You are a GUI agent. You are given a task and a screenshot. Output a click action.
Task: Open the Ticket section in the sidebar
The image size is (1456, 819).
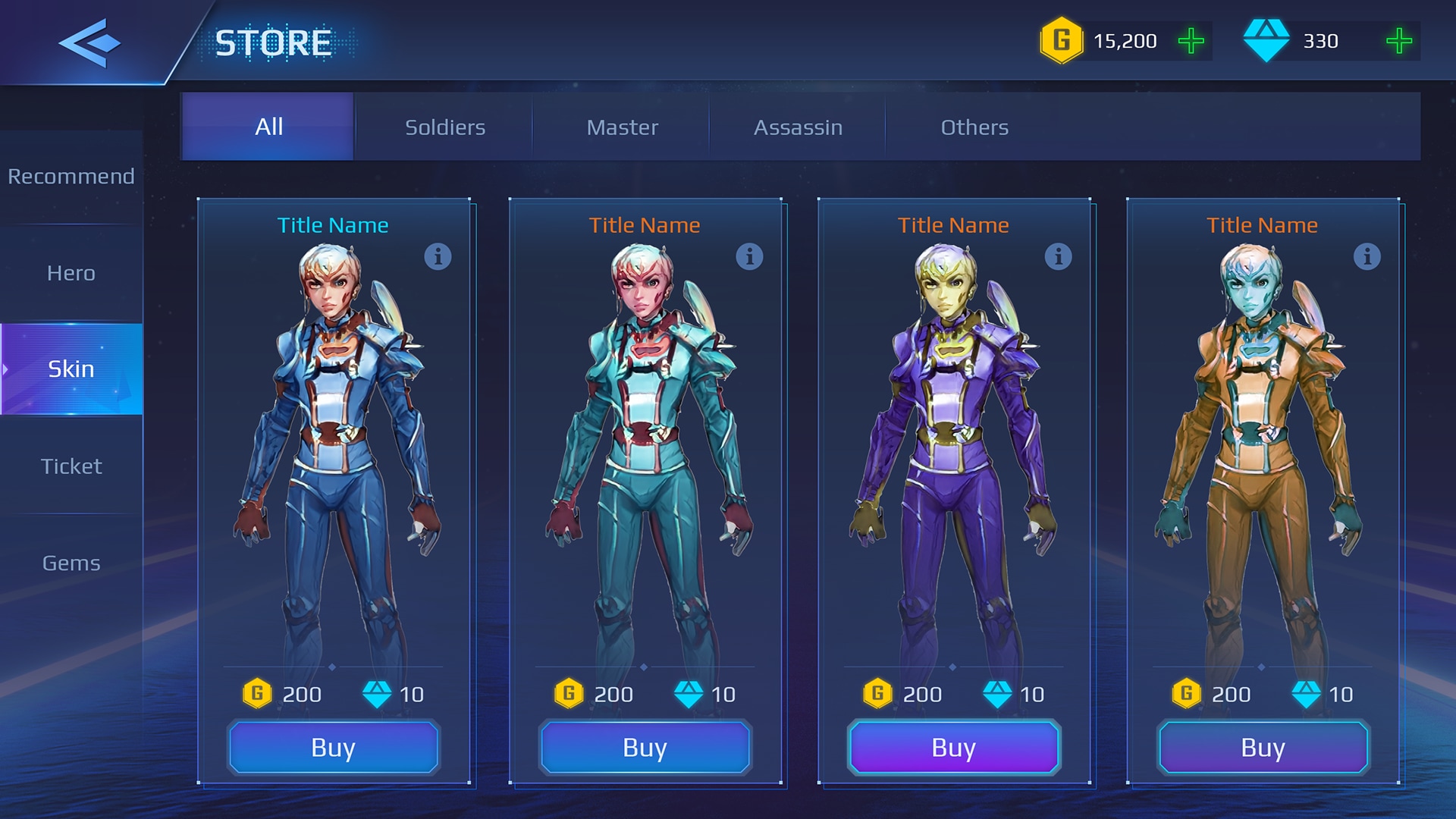(71, 466)
